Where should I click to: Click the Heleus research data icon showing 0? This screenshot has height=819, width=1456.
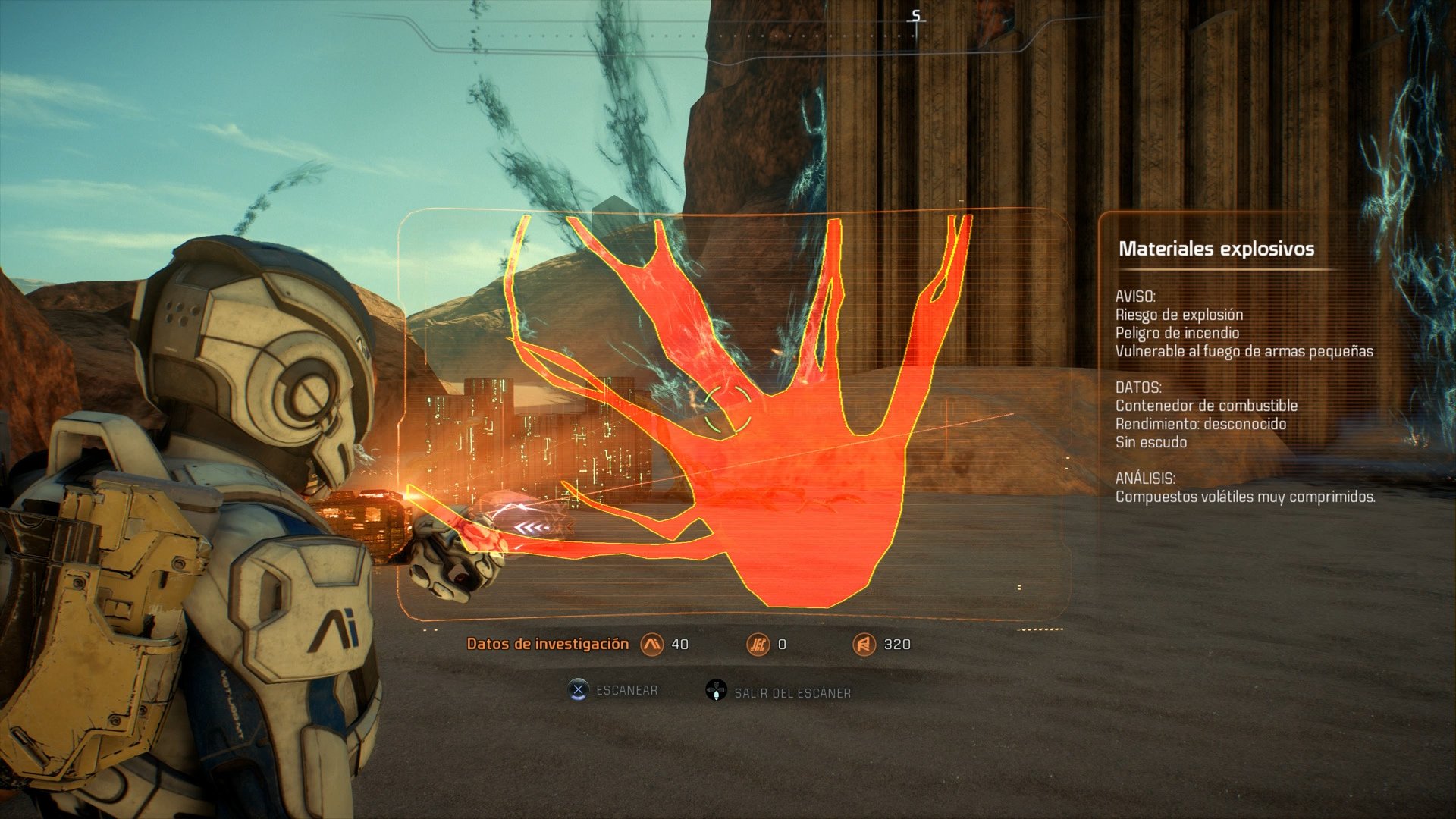[x=758, y=643]
